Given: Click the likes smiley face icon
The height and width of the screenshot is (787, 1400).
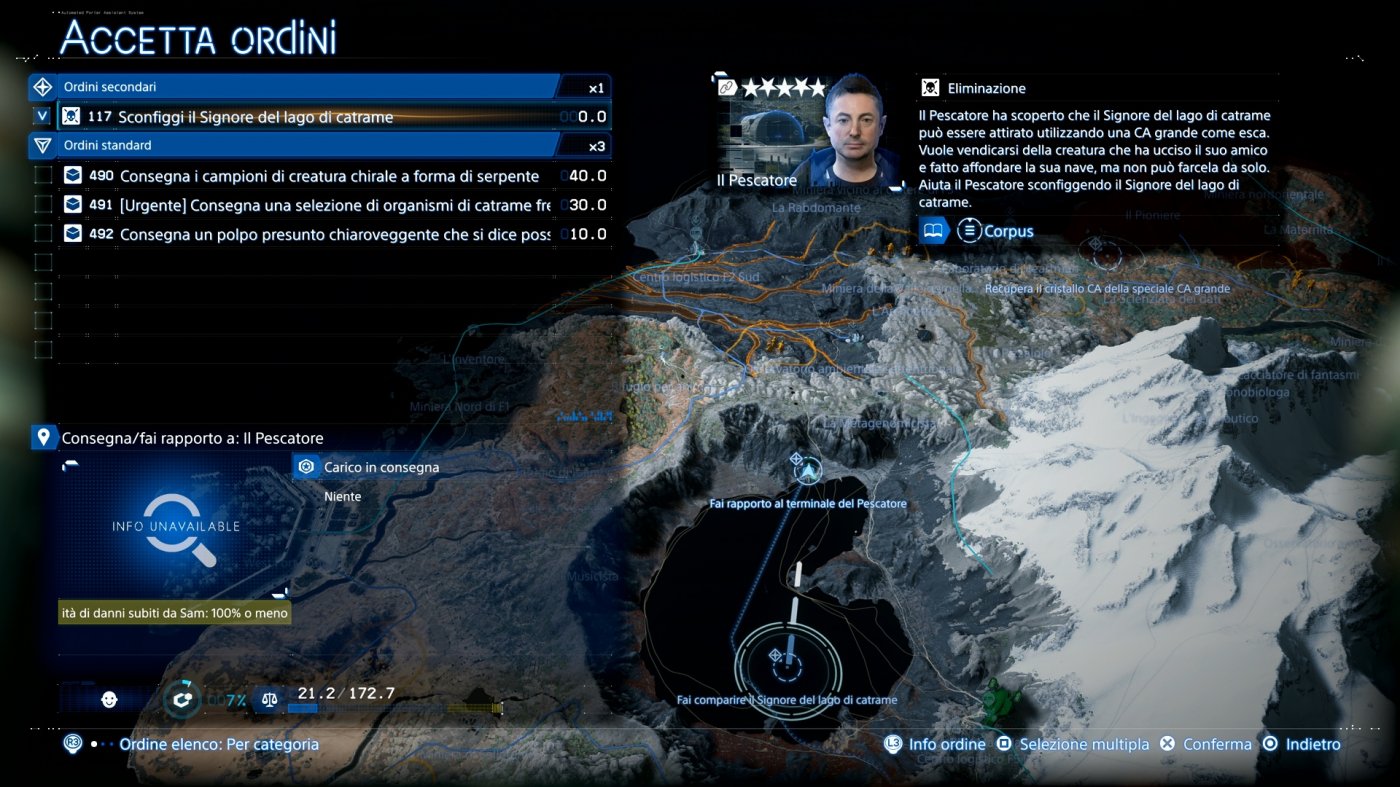Looking at the screenshot, I should (x=110, y=699).
